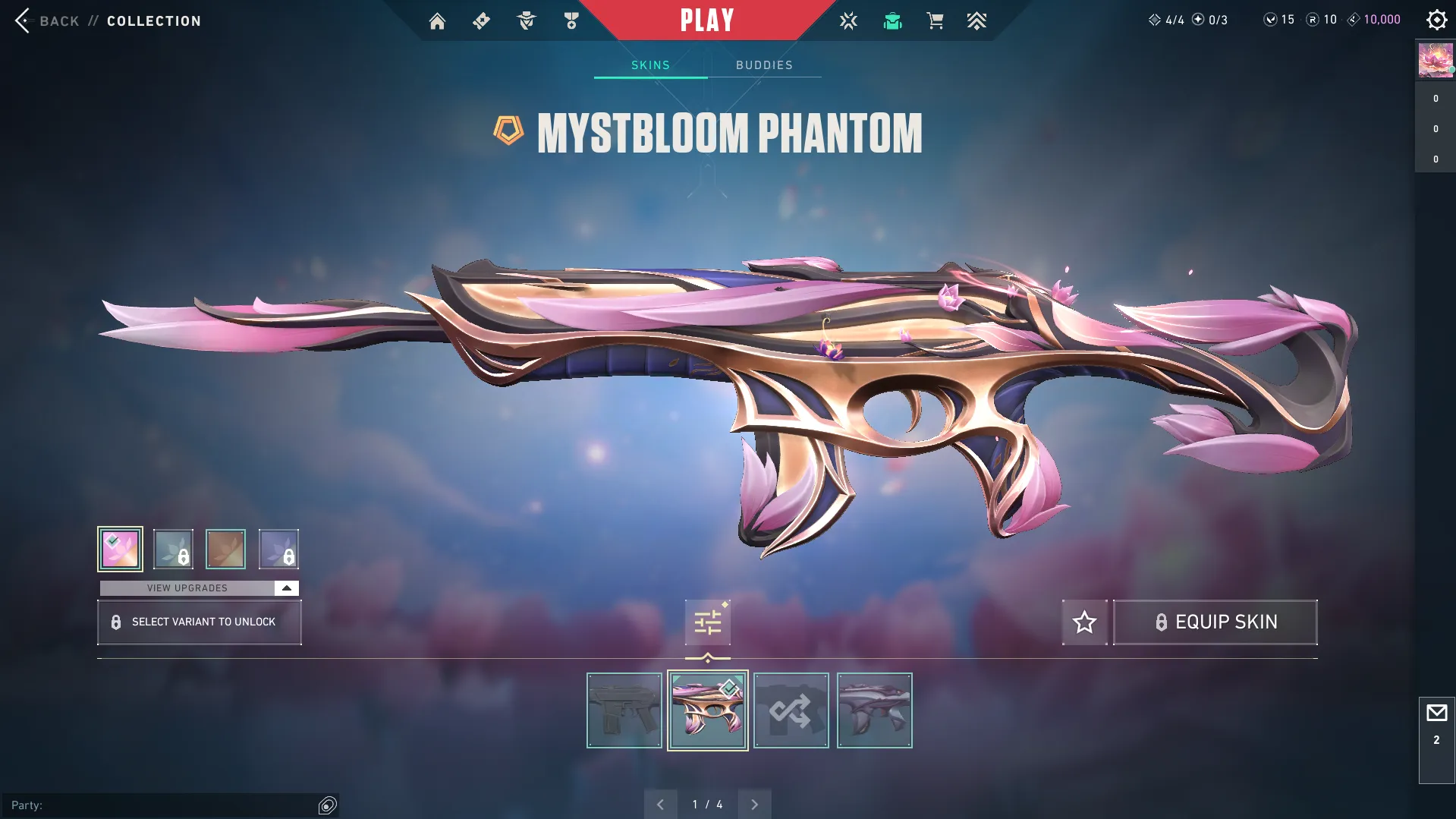Toggle favorite with the star icon

click(x=1084, y=622)
